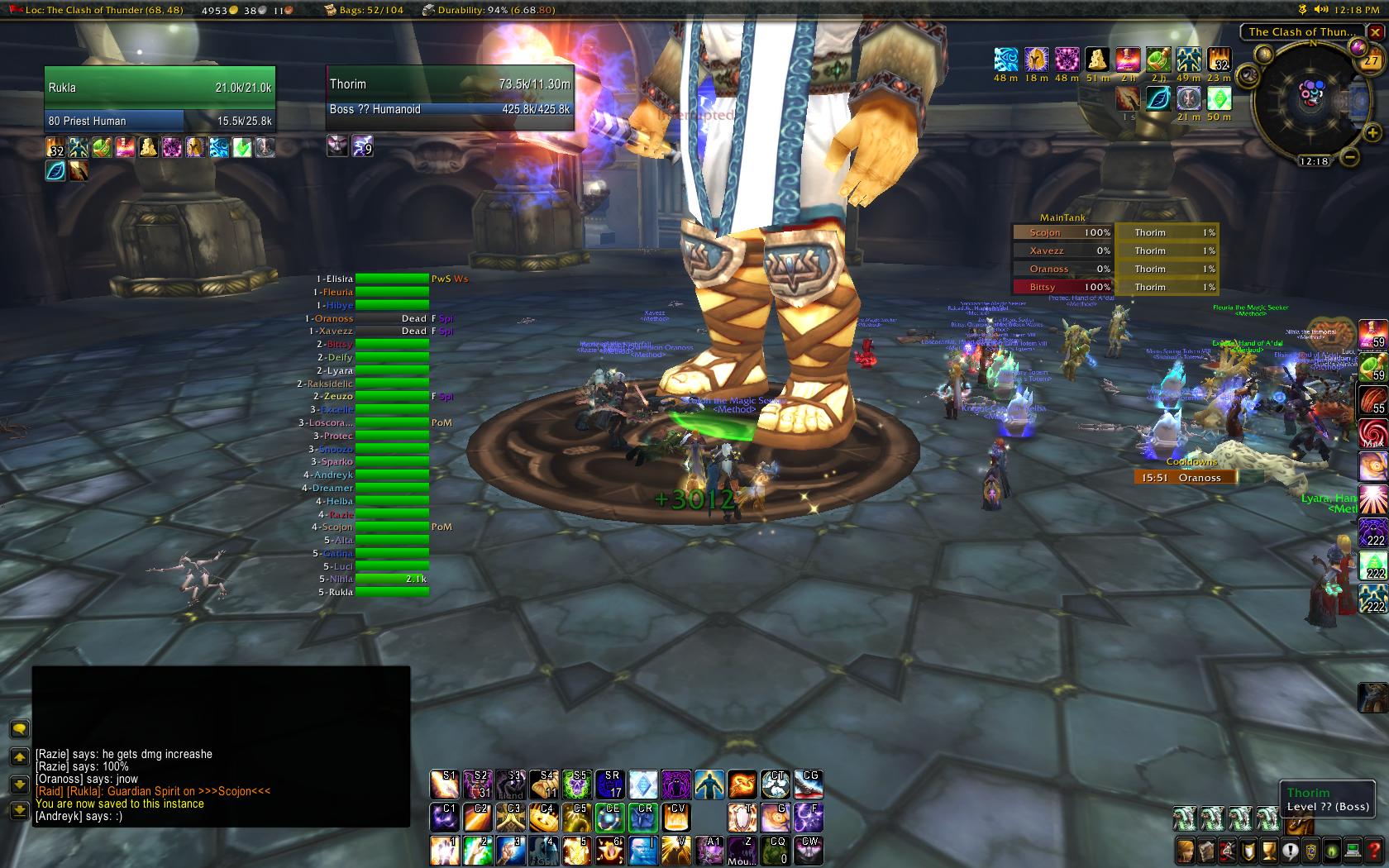The height and width of the screenshot is (868, 1389).
Task: Open the talents micro button
Action: pyautogui.click(x=1227, y=850)
